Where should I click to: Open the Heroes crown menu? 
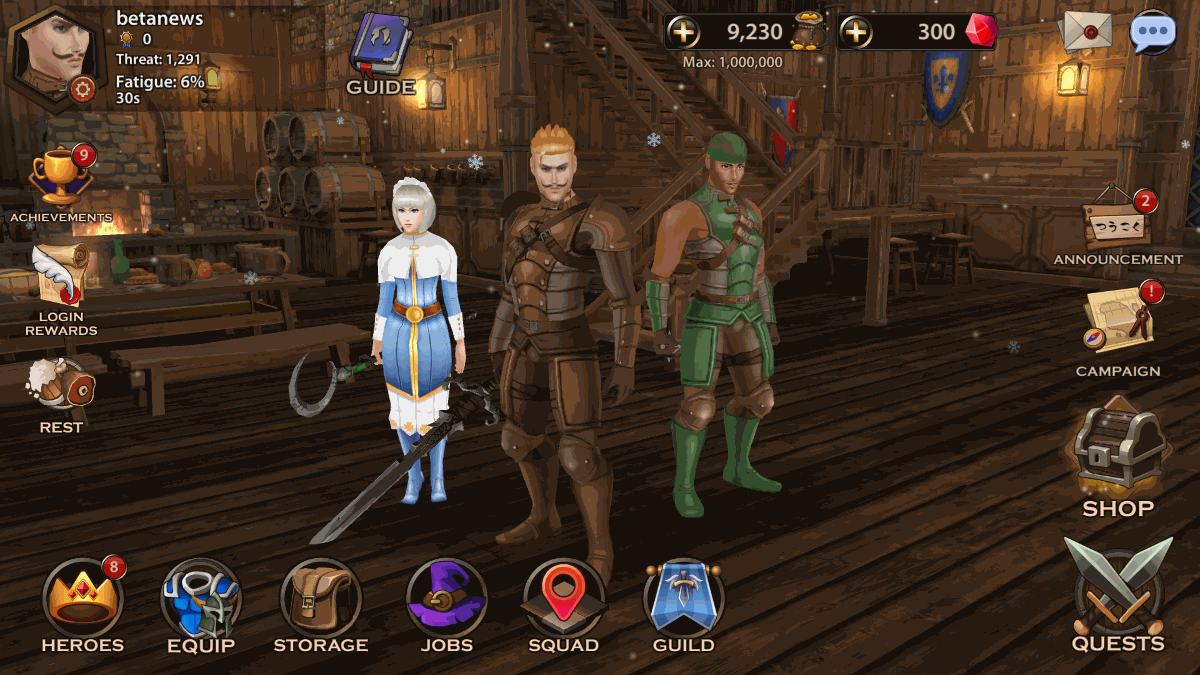click(x=82, y=598)
